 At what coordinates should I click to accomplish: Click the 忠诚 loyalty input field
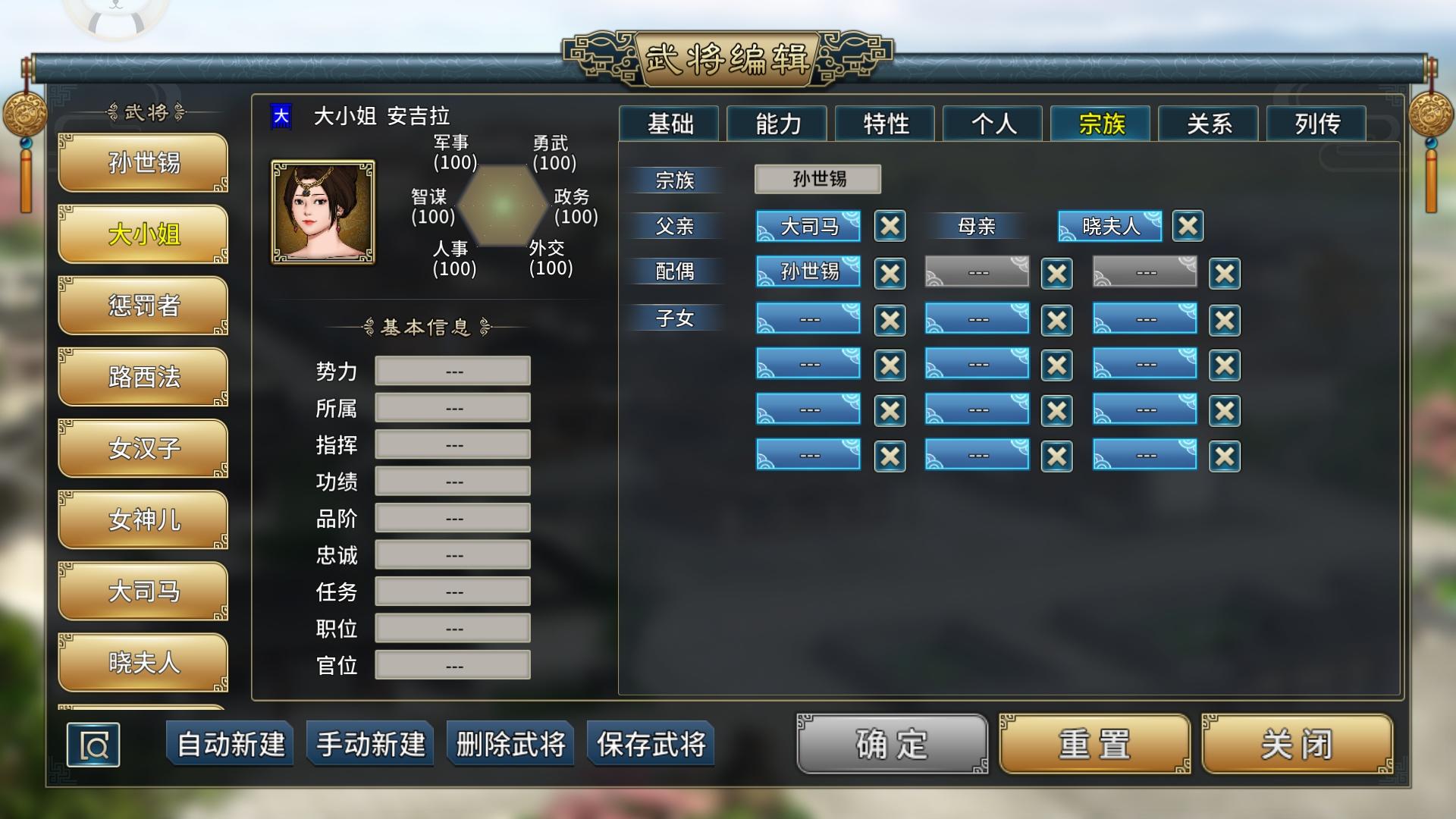[452, 554]
